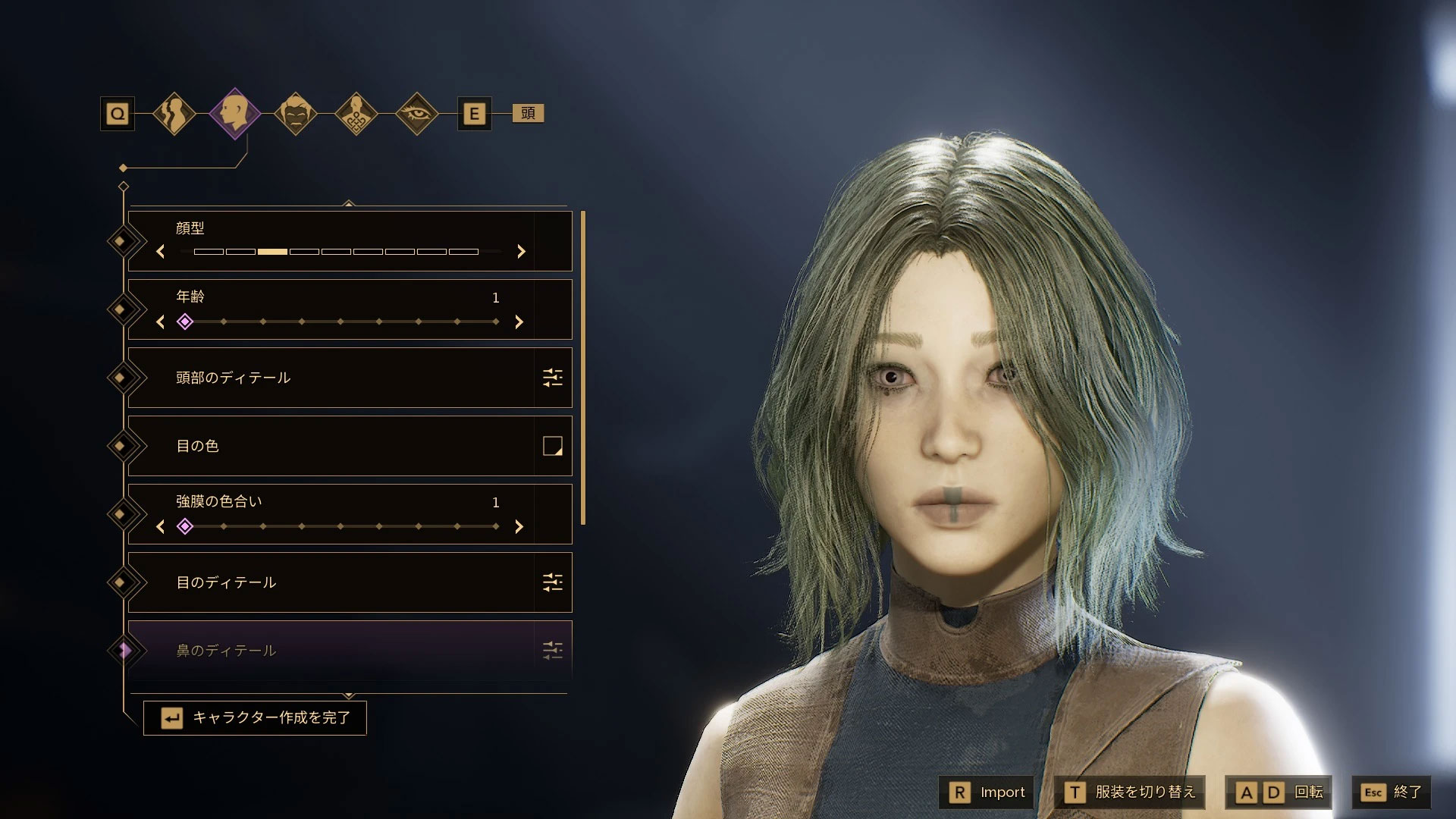1456x819 pixels.
Task: Open the 目の色 eye color swatch
Action: (552, 446)
